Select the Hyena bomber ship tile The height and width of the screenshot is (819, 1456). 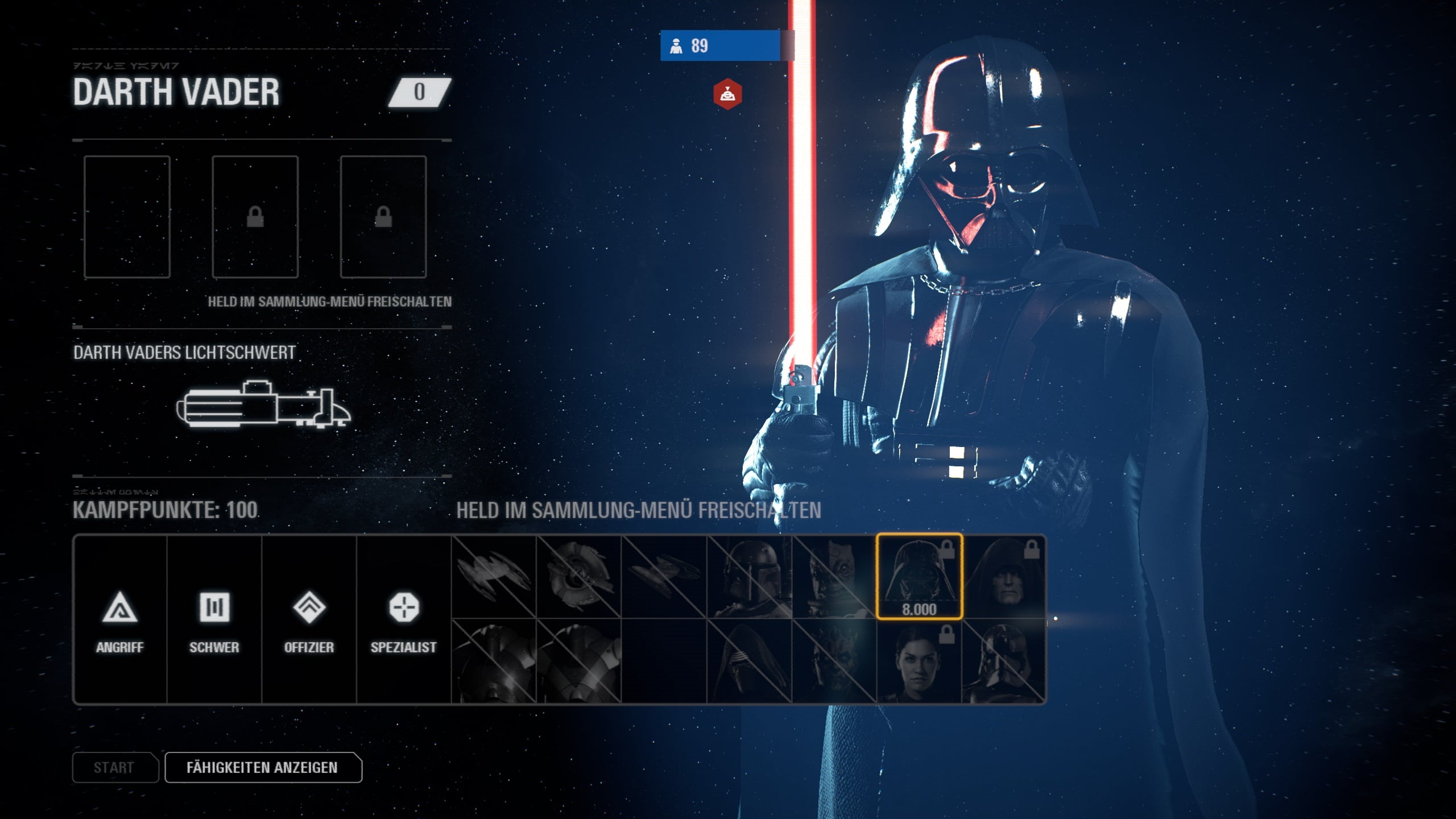664,576
